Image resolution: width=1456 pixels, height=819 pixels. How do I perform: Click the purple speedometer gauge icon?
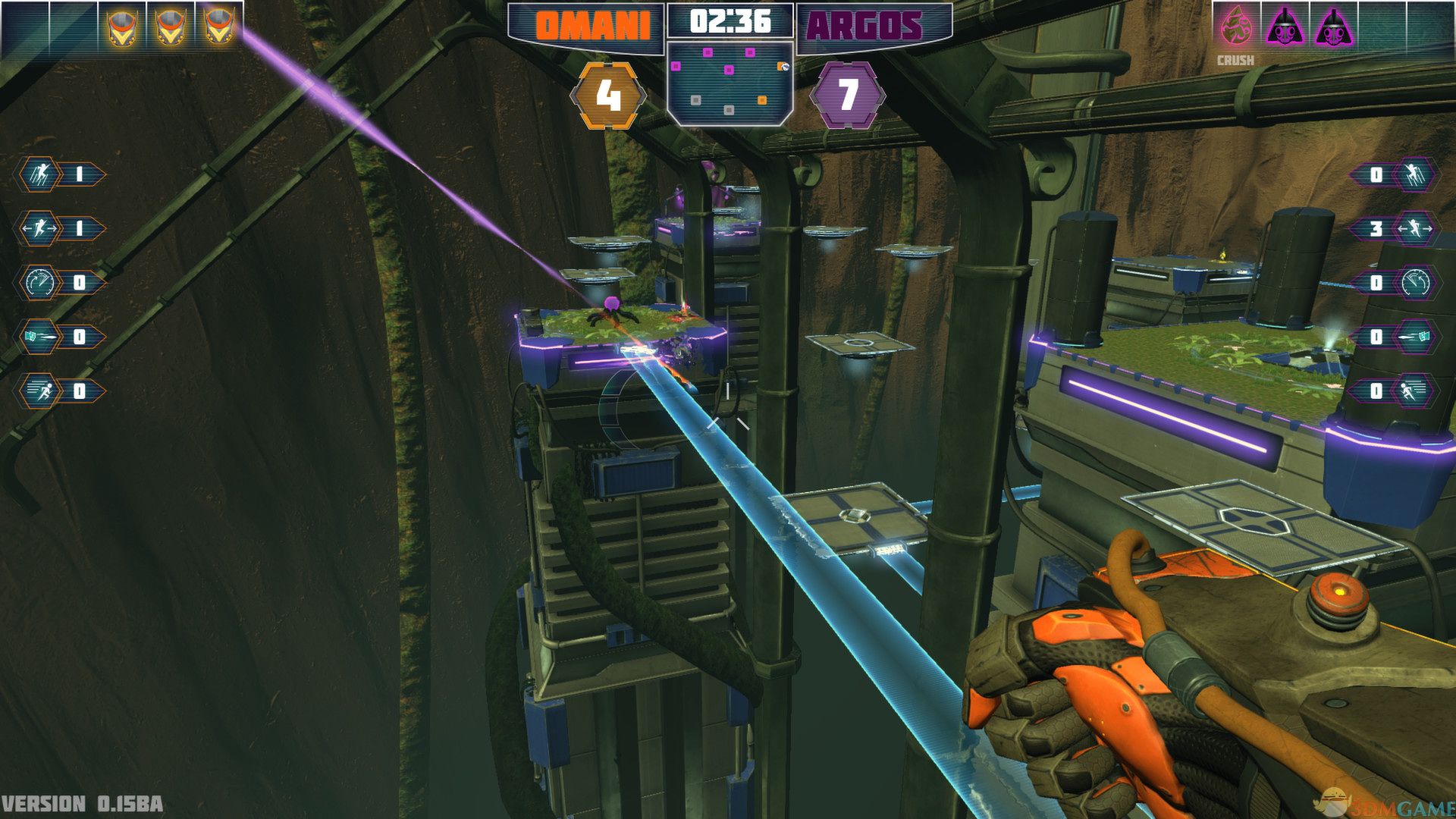click(x=1415, y=283)
